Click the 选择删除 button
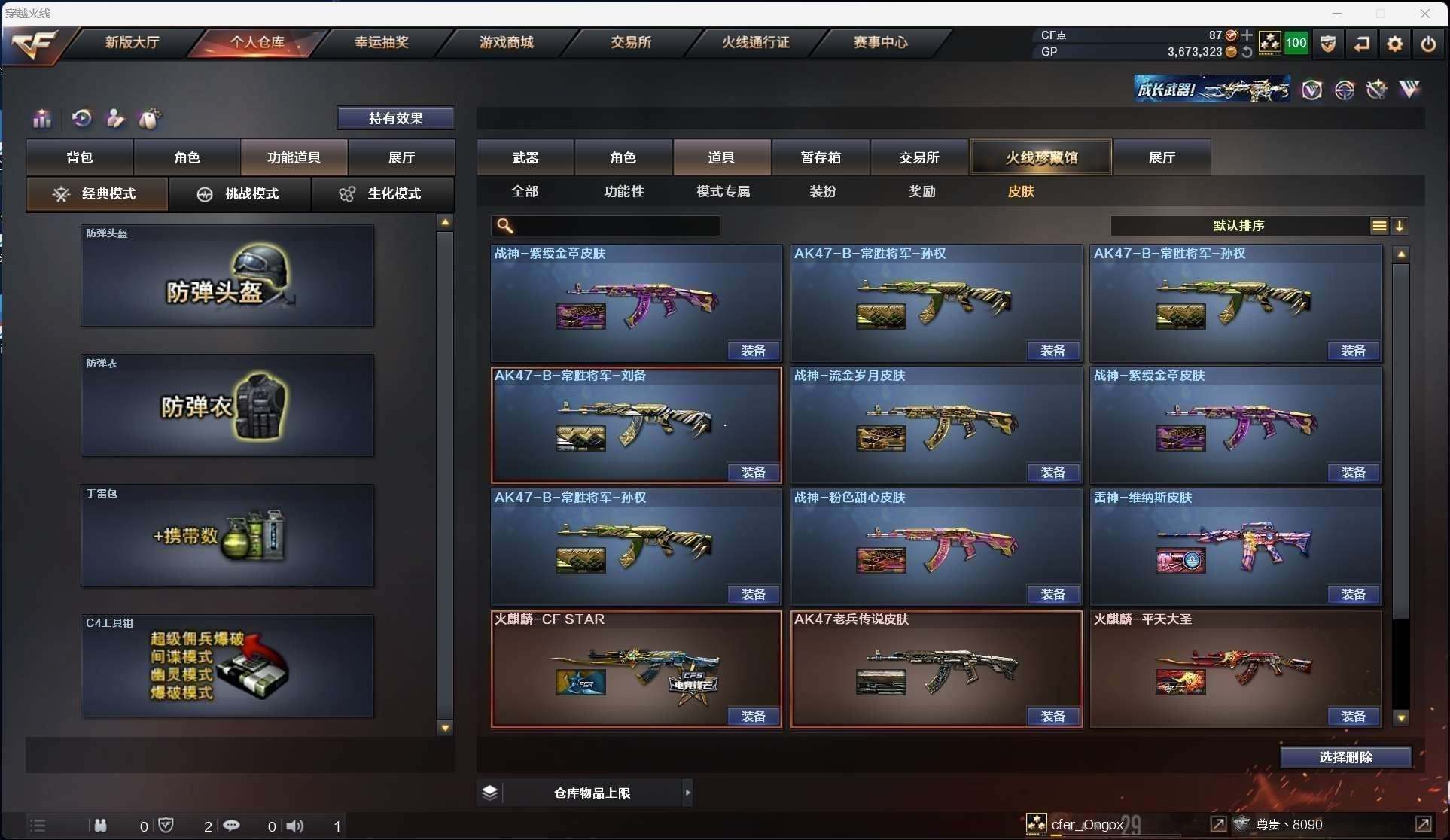Viewport: 1450px width, 840px height. pyautogui.click(x=1345, y=757)
